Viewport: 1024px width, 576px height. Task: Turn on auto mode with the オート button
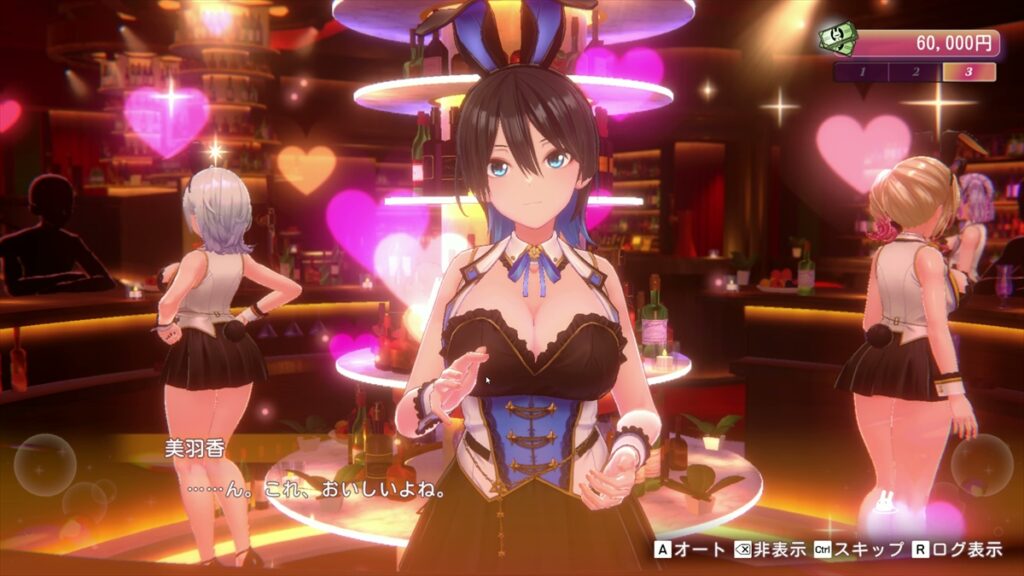pos(680,549)
